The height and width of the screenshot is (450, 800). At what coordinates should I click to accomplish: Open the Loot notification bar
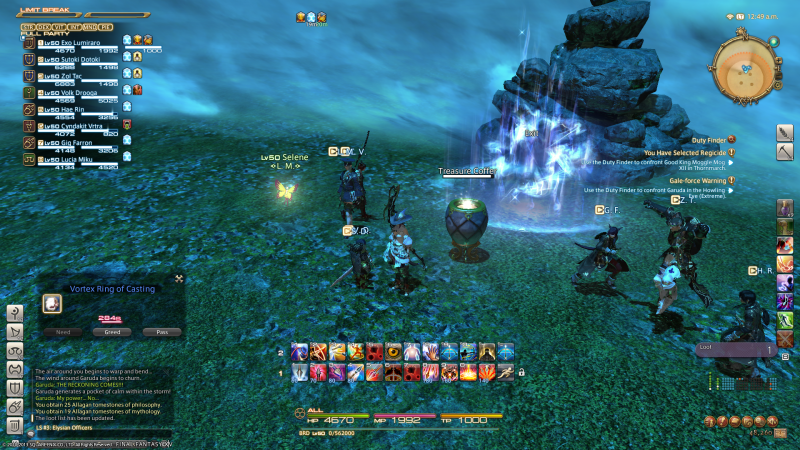[735, 350]
